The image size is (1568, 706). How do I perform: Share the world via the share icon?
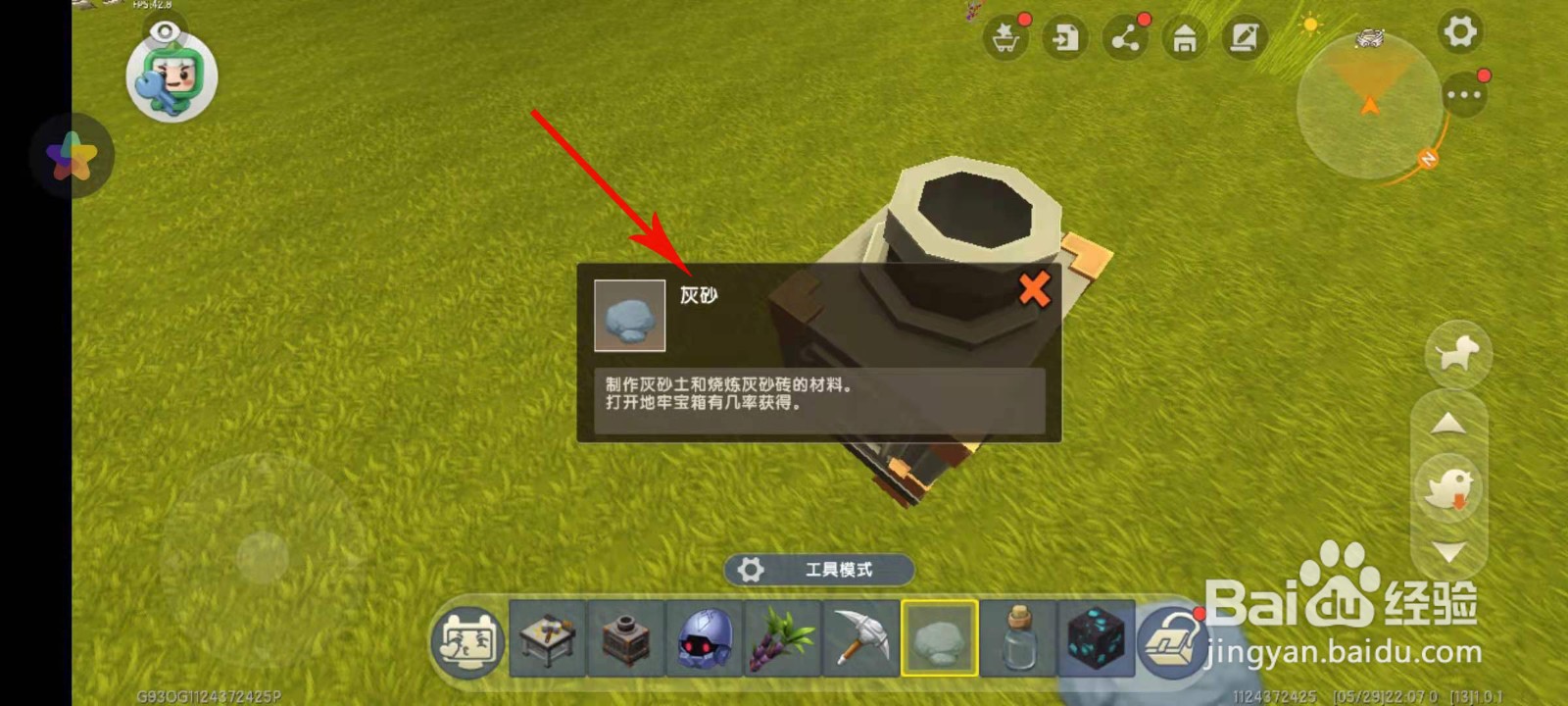[x=1124, y=39]
